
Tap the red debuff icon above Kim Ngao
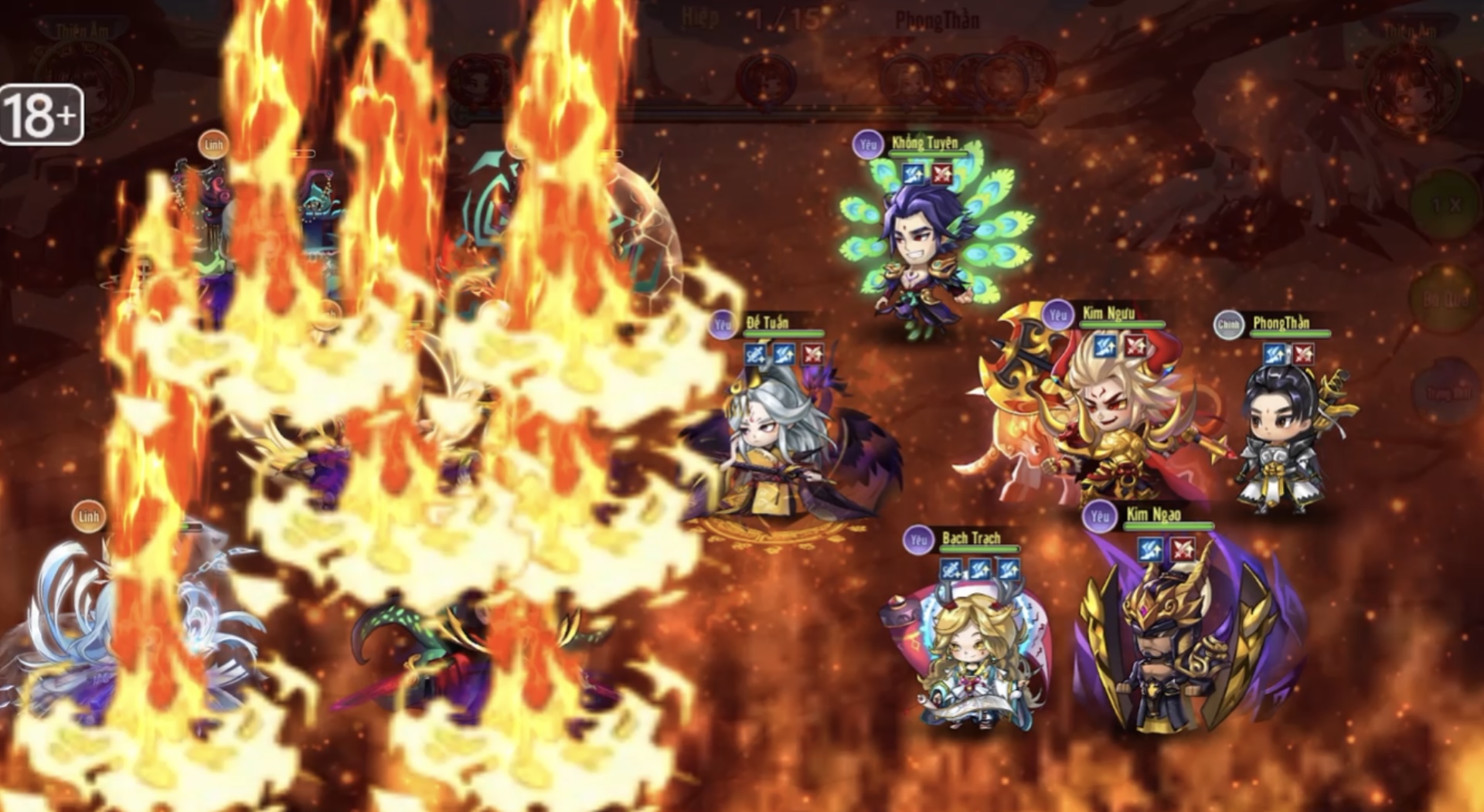[1183, 549]
